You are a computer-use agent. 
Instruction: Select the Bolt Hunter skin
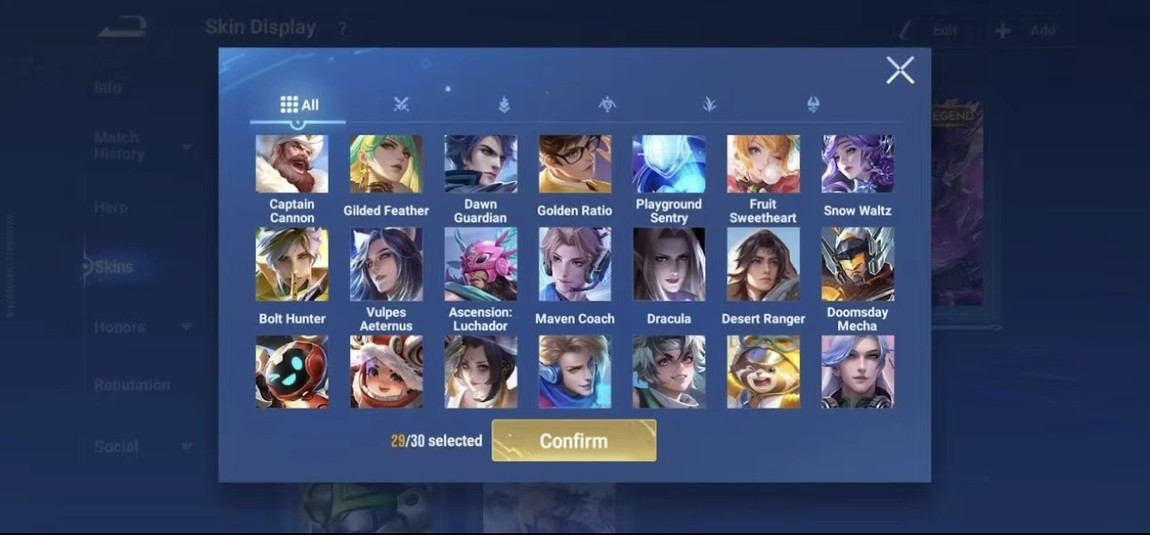pyautogui.click(x=291, y=264)
